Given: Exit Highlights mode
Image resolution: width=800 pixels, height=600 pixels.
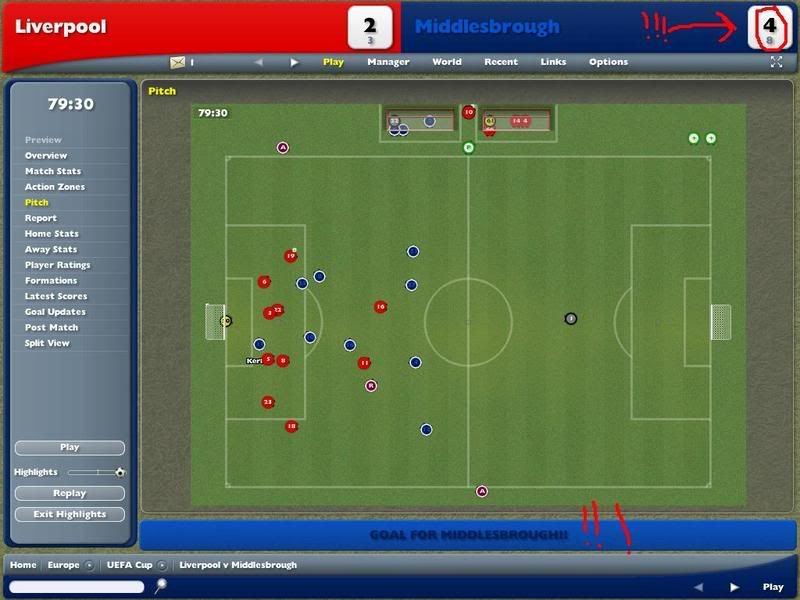Looking at the screenshot, I should click(x=70, y=514).
